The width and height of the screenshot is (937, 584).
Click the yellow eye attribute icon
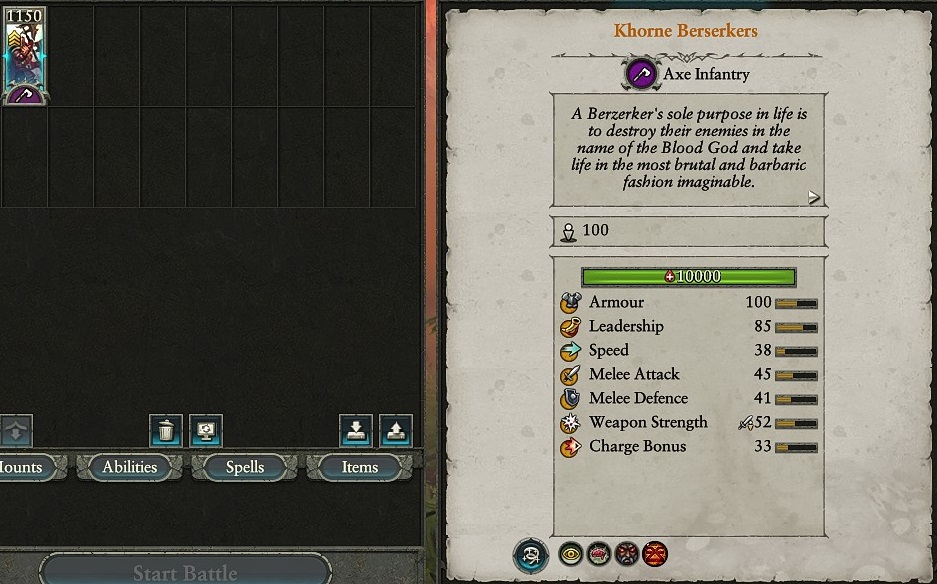[571, 553]
